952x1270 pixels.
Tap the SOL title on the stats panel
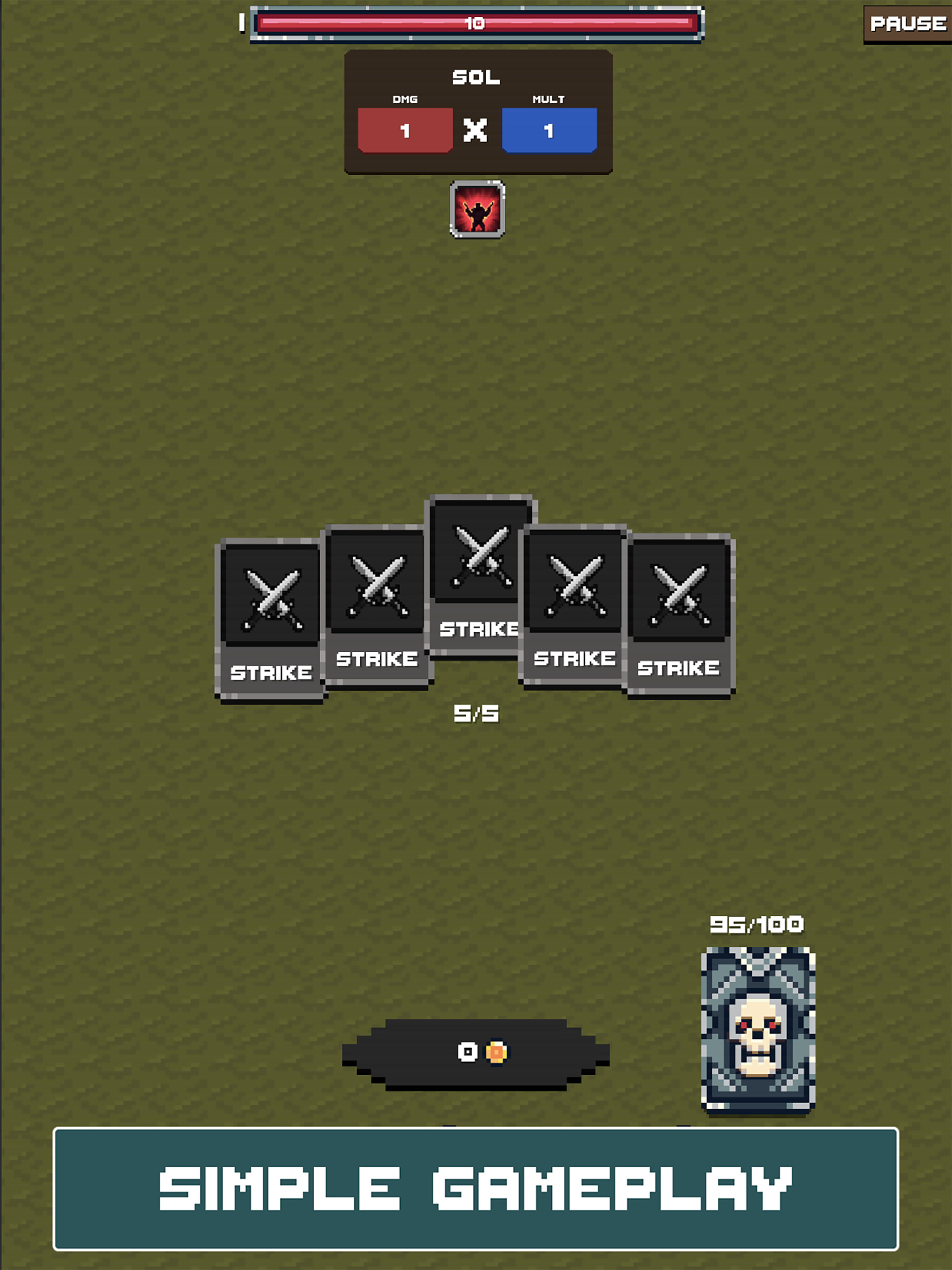477,76
